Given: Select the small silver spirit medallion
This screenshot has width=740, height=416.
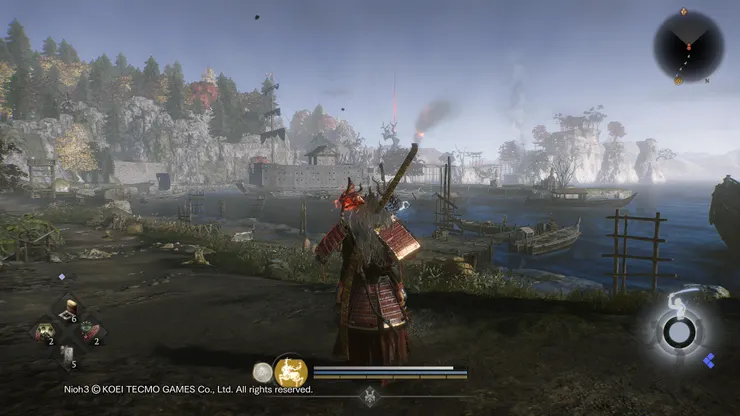Looking at the screenshot, I should tap(262, 373).
